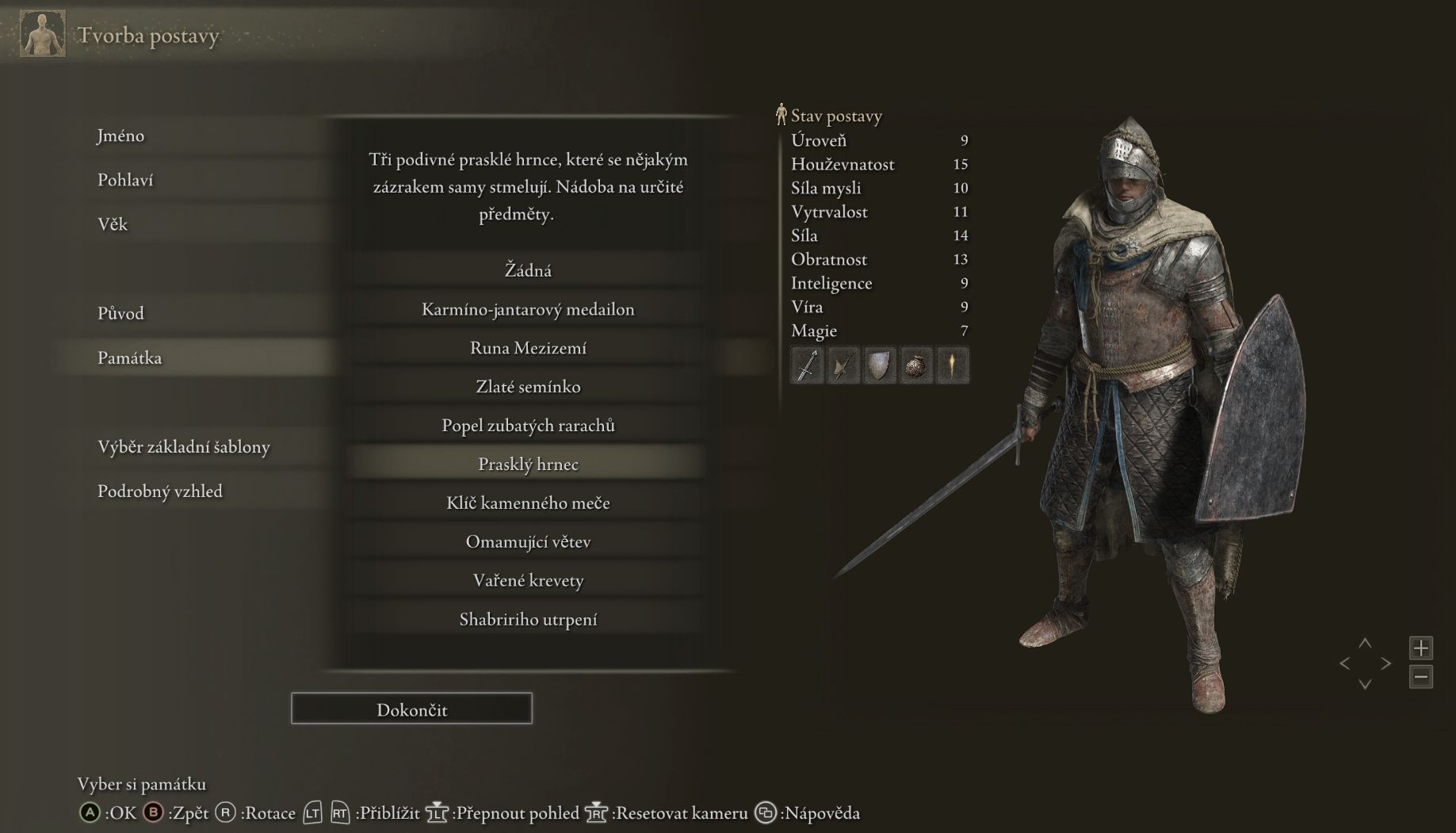Zoom in with the plus button
The image size is (1456, 833).
(x=1420, y=648)
